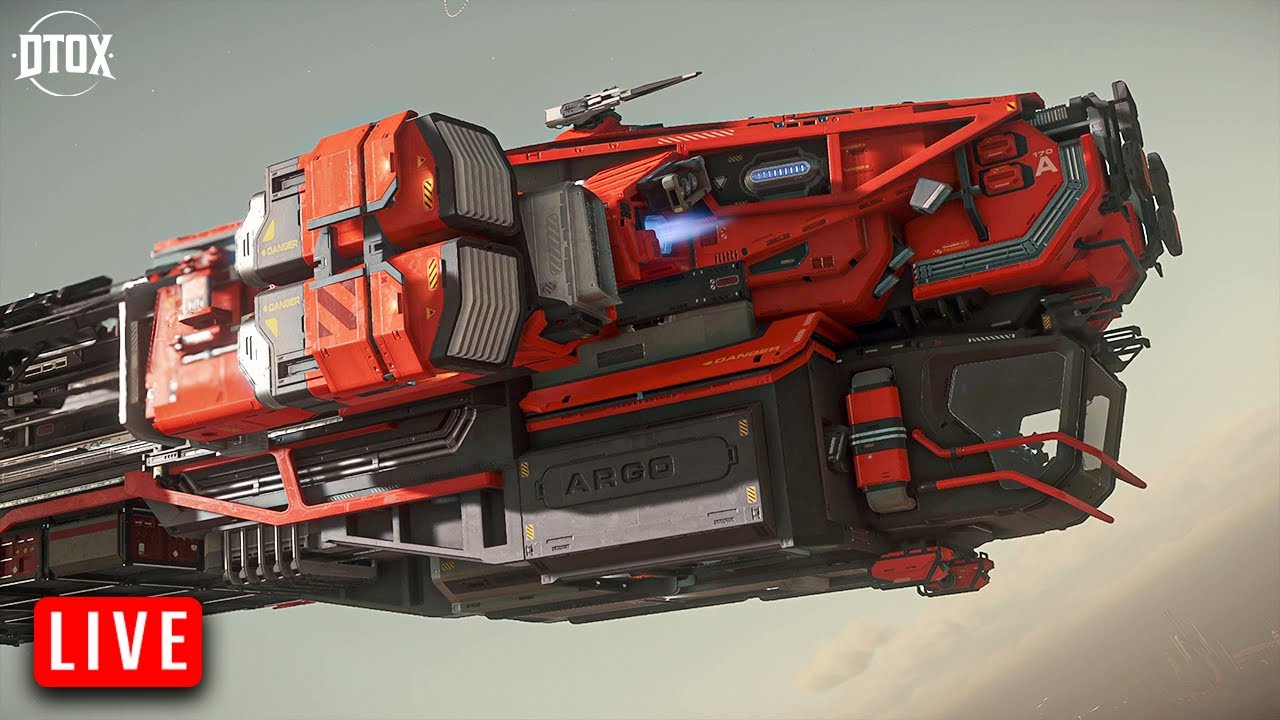
Task: Click the red LIVE badge
Action: tap(118, 642)
